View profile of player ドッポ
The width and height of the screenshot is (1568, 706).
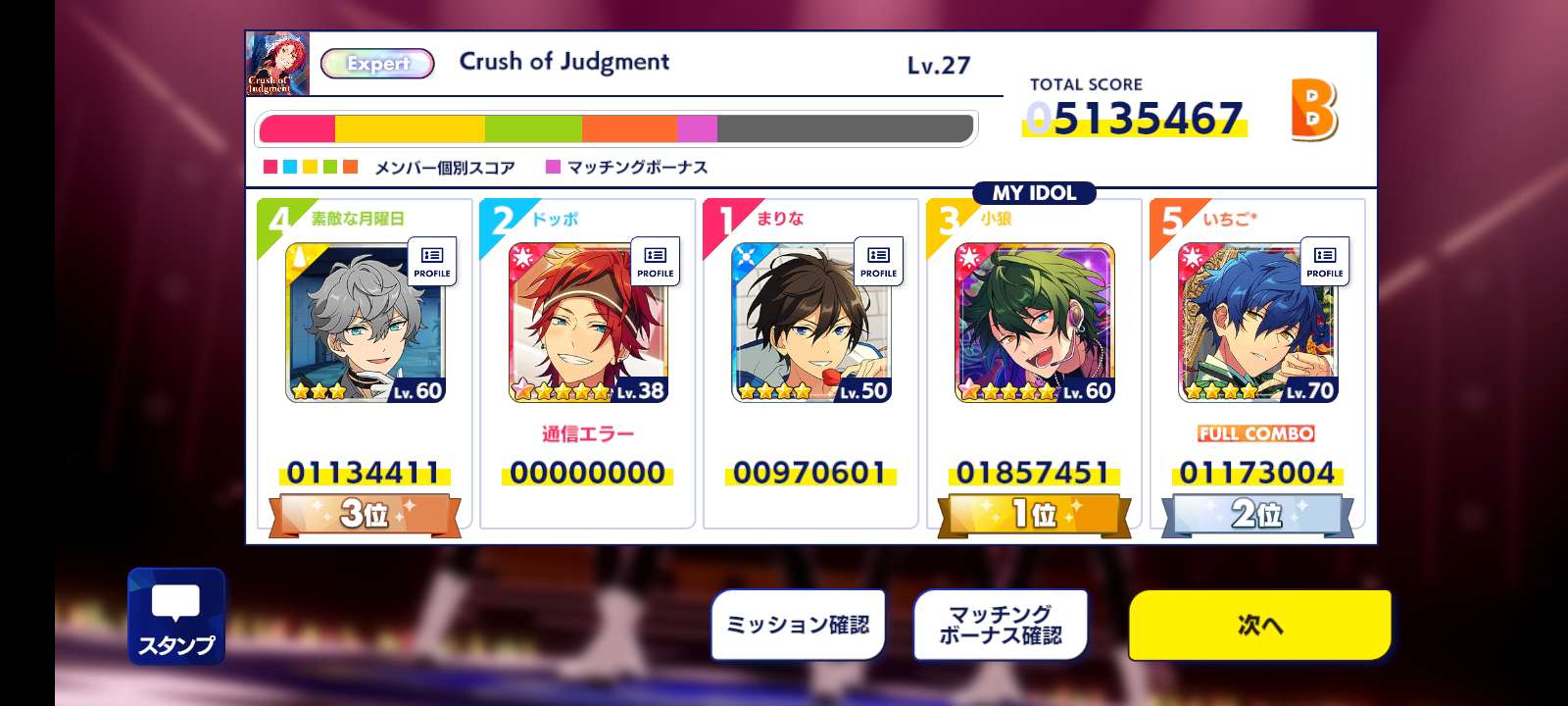[655, 262]
